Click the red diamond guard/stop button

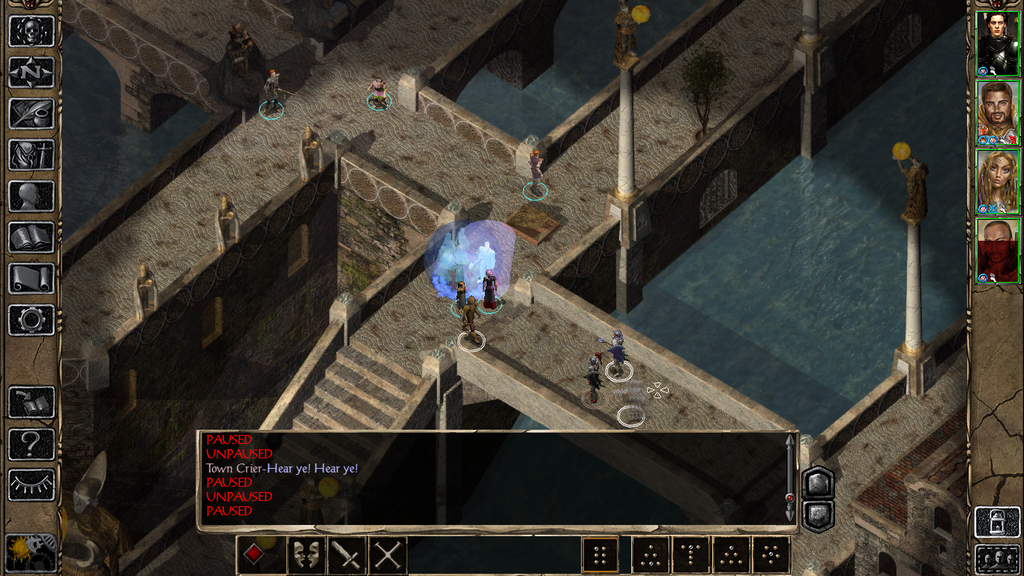click(x=255, y=555)
